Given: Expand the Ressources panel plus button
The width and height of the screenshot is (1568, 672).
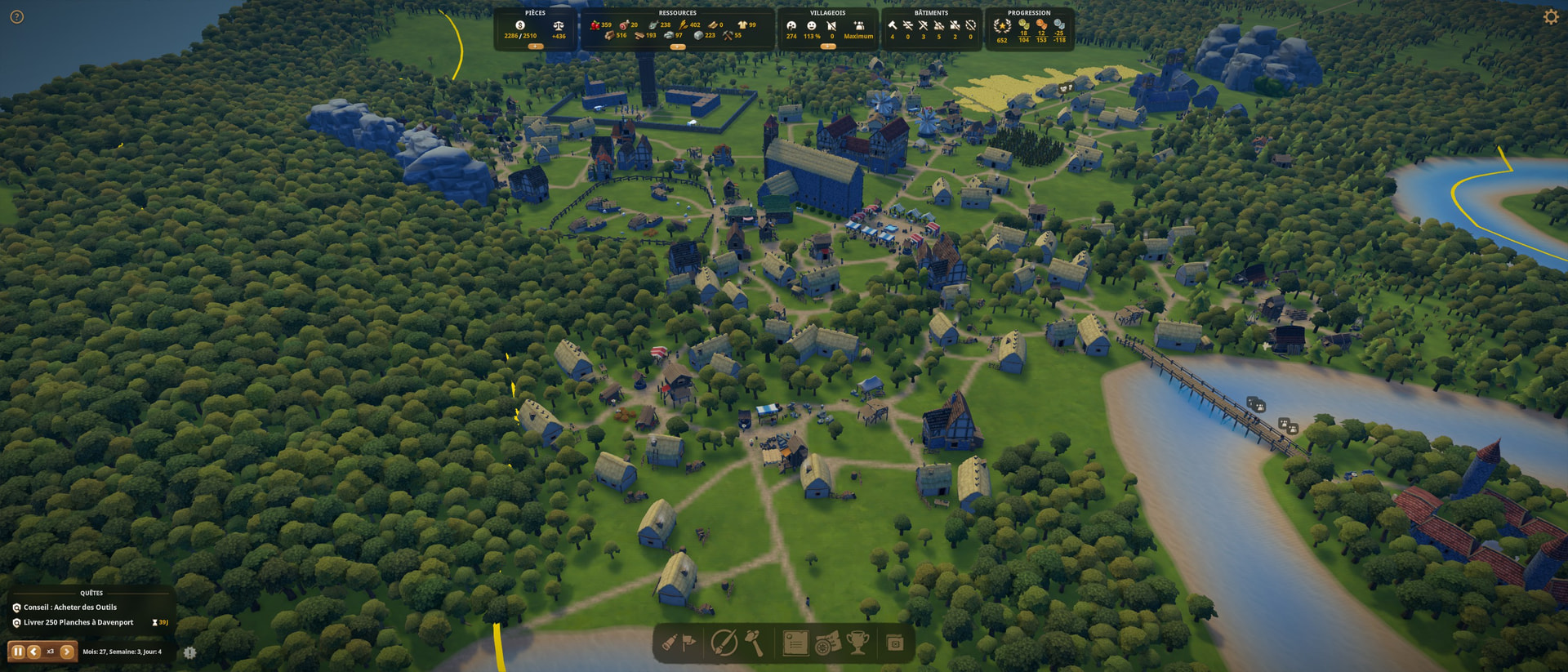Looking at the screenshot, I should point(677,47).
